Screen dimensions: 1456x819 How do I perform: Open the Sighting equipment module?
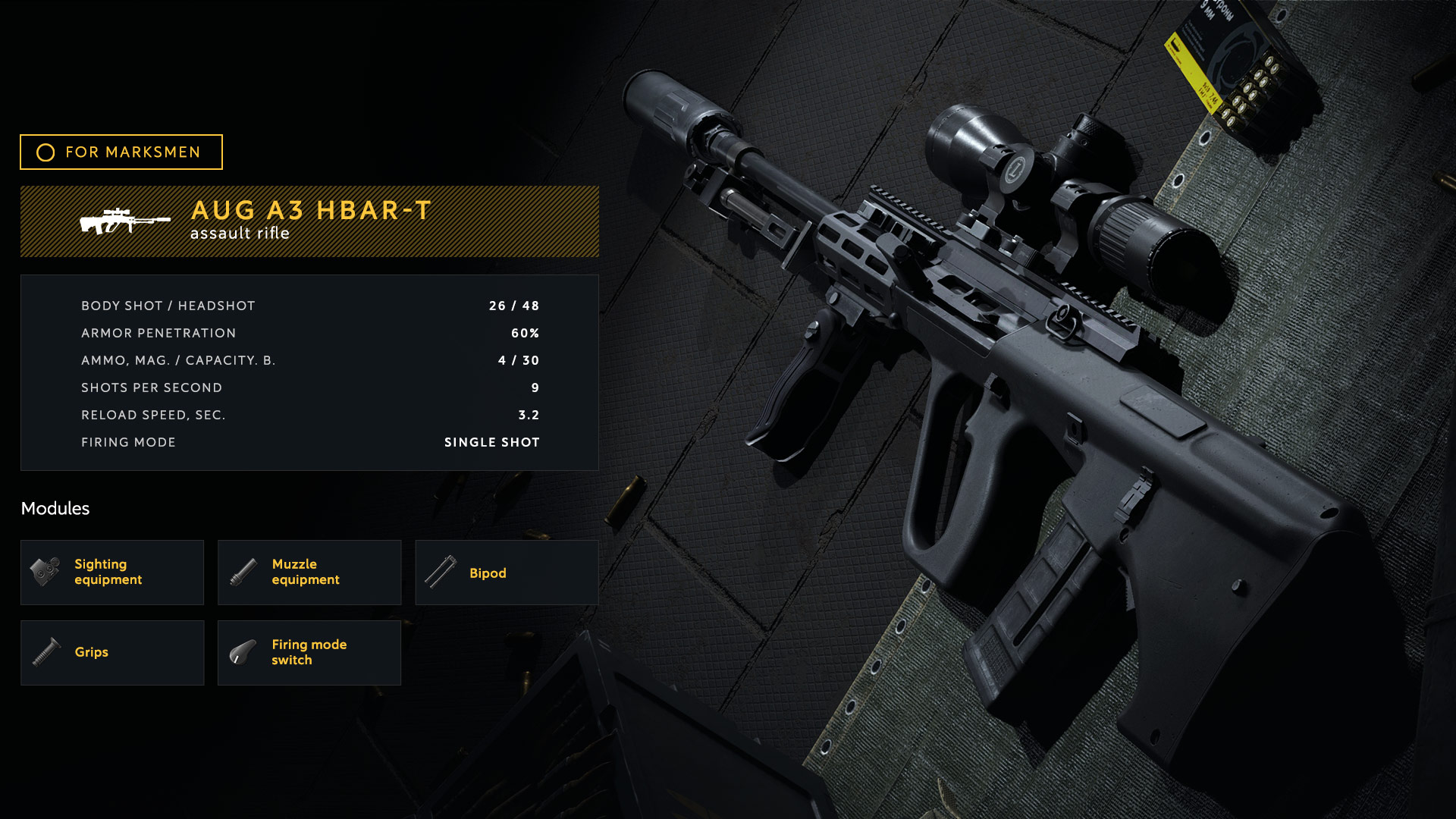pos(112,573)
